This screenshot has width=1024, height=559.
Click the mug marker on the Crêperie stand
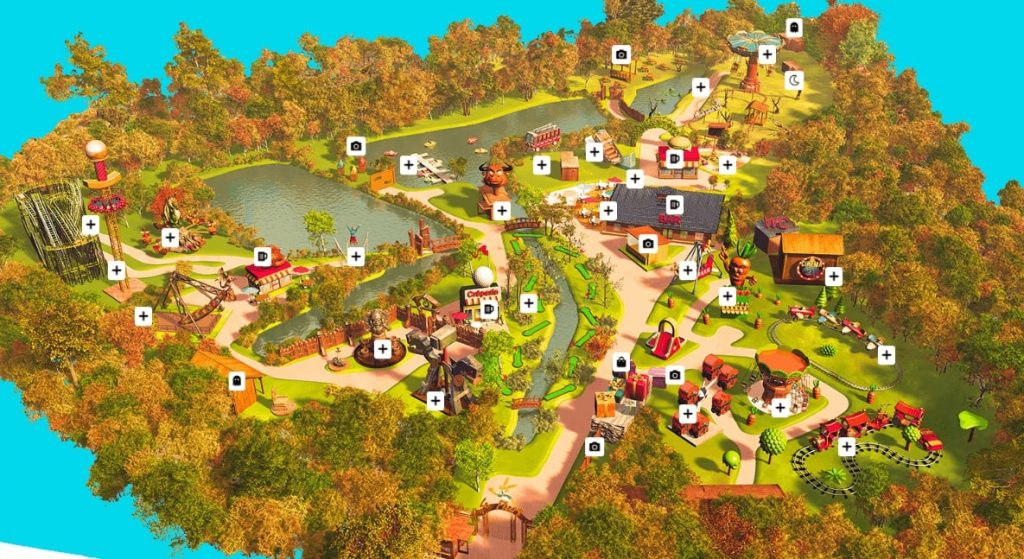(488, 310)
